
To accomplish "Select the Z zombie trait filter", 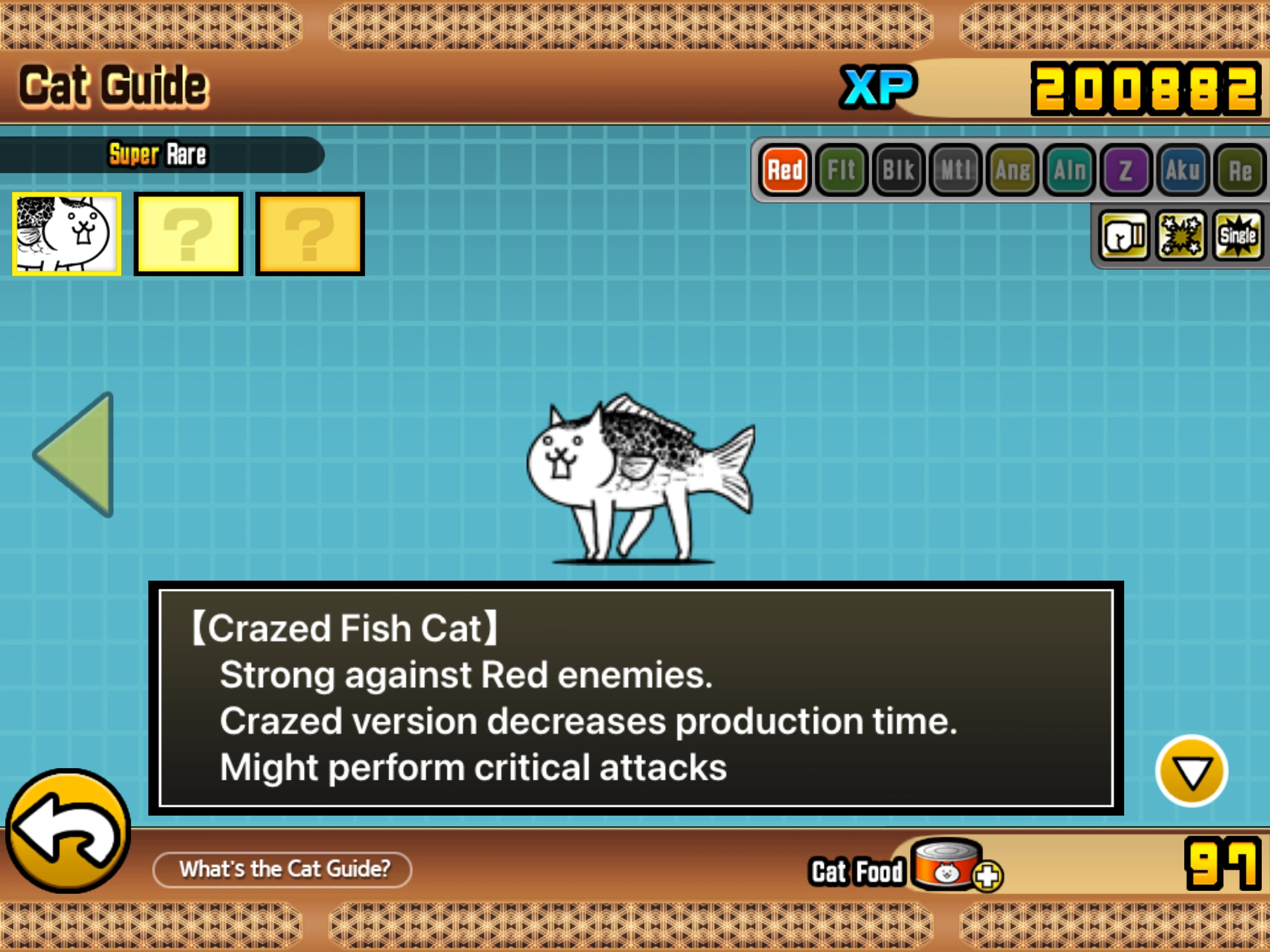I will (x=1126, y=170).
